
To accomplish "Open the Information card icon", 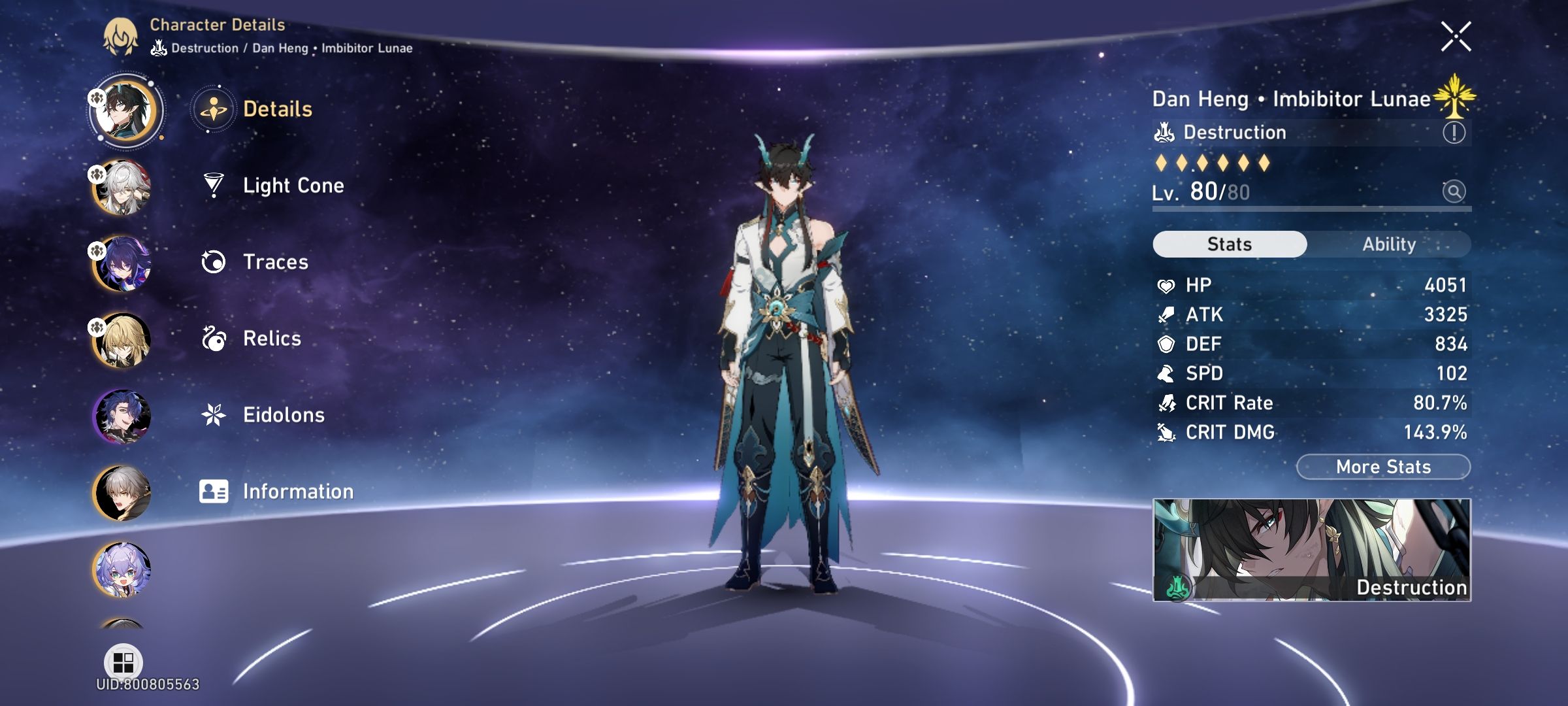I will pos(213,490).
